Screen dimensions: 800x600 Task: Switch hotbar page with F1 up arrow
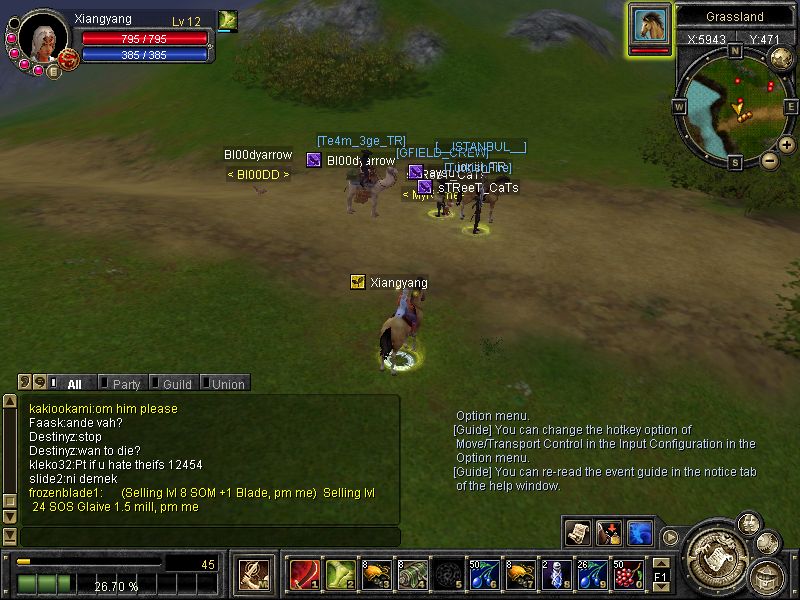[661, 565]
